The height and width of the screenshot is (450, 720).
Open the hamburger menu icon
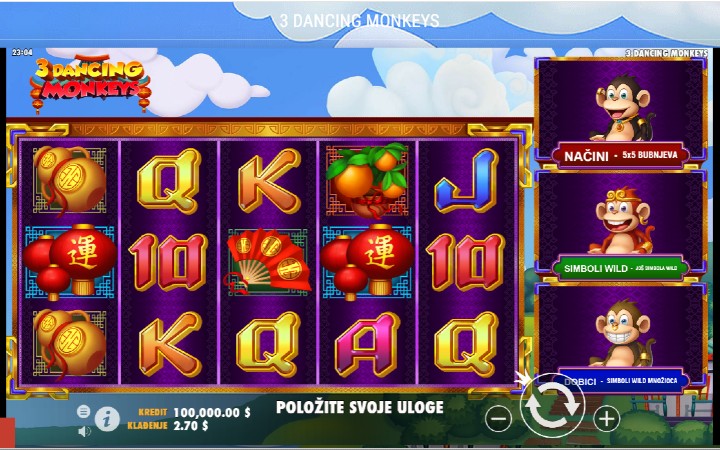pos(84,411)
